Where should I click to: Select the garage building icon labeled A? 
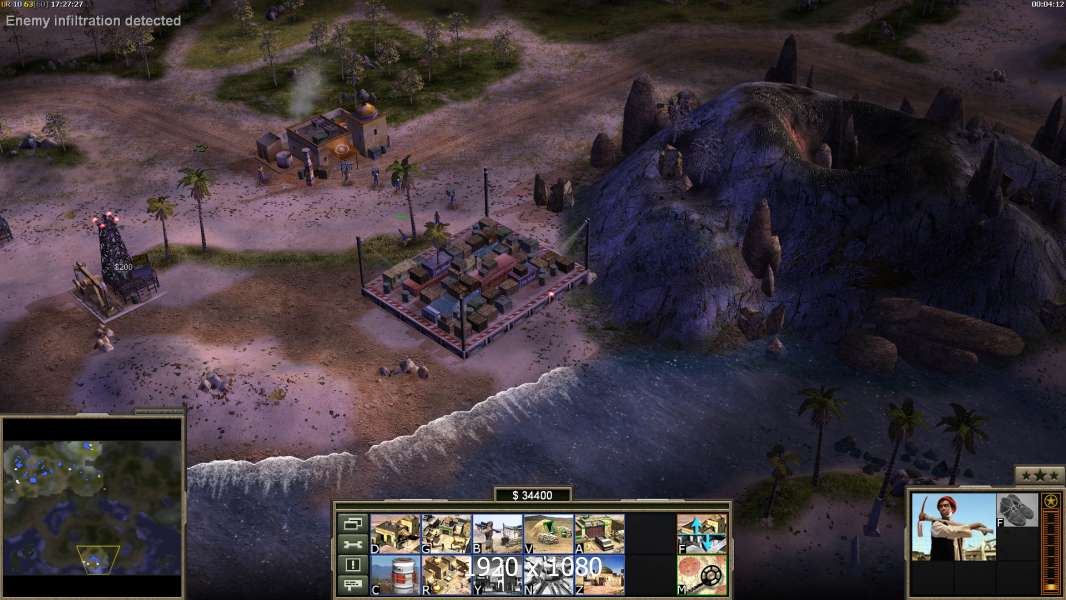click(599, 534)
